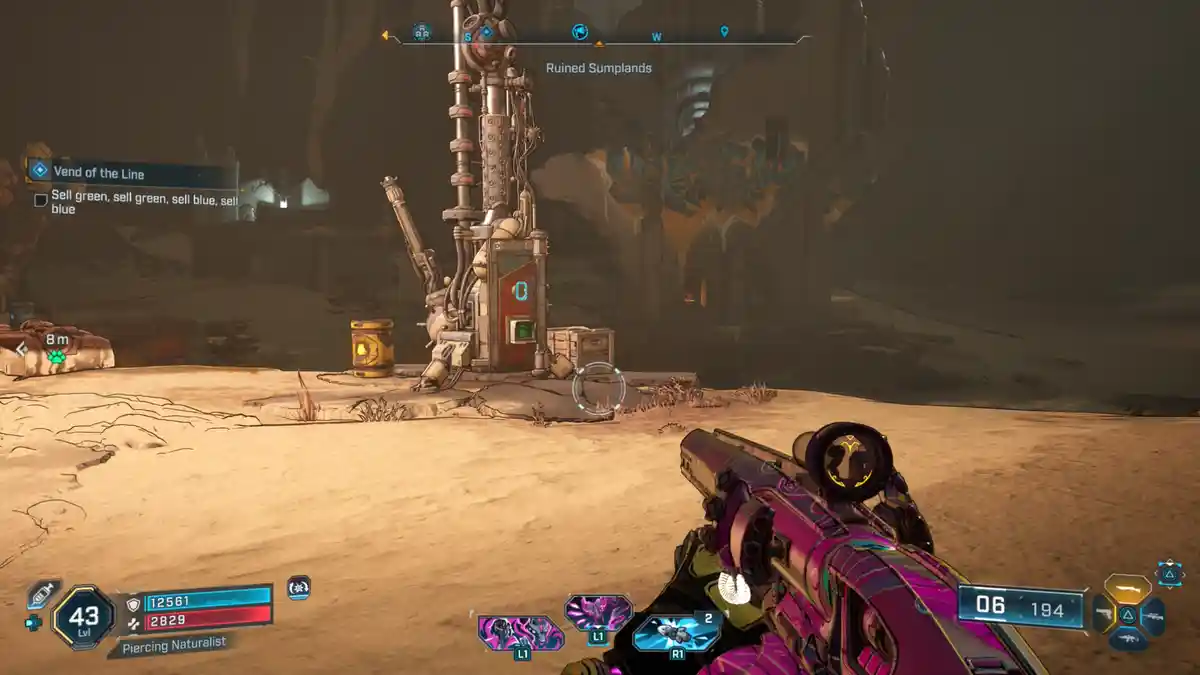Select the diamond quest marker on the compass
This screenshot has width=1200, height=675.
coord(486,32)
